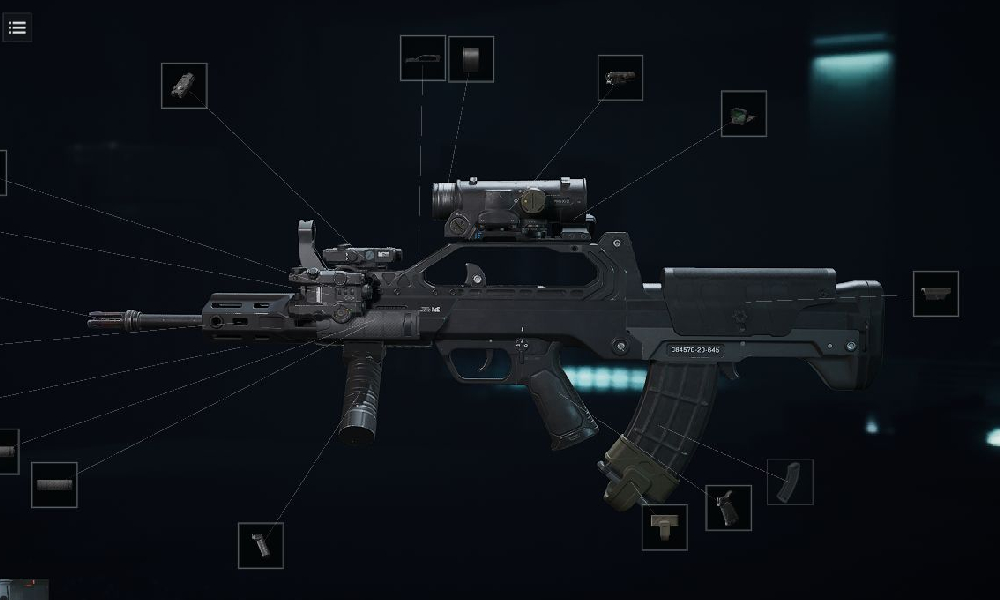Select the pistol grip slot

727,507
